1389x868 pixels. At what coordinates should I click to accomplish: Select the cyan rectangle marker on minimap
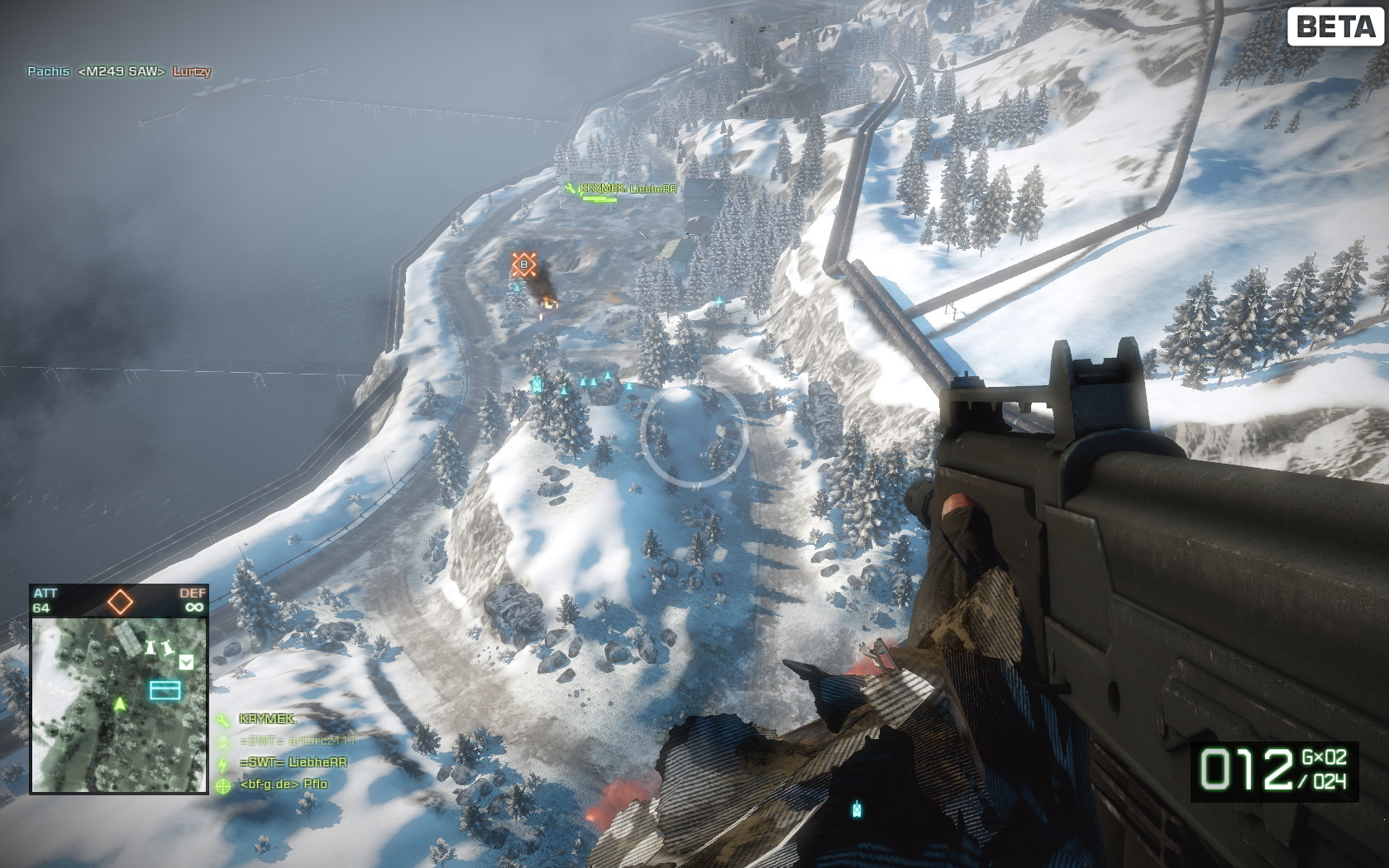[165, 689]
